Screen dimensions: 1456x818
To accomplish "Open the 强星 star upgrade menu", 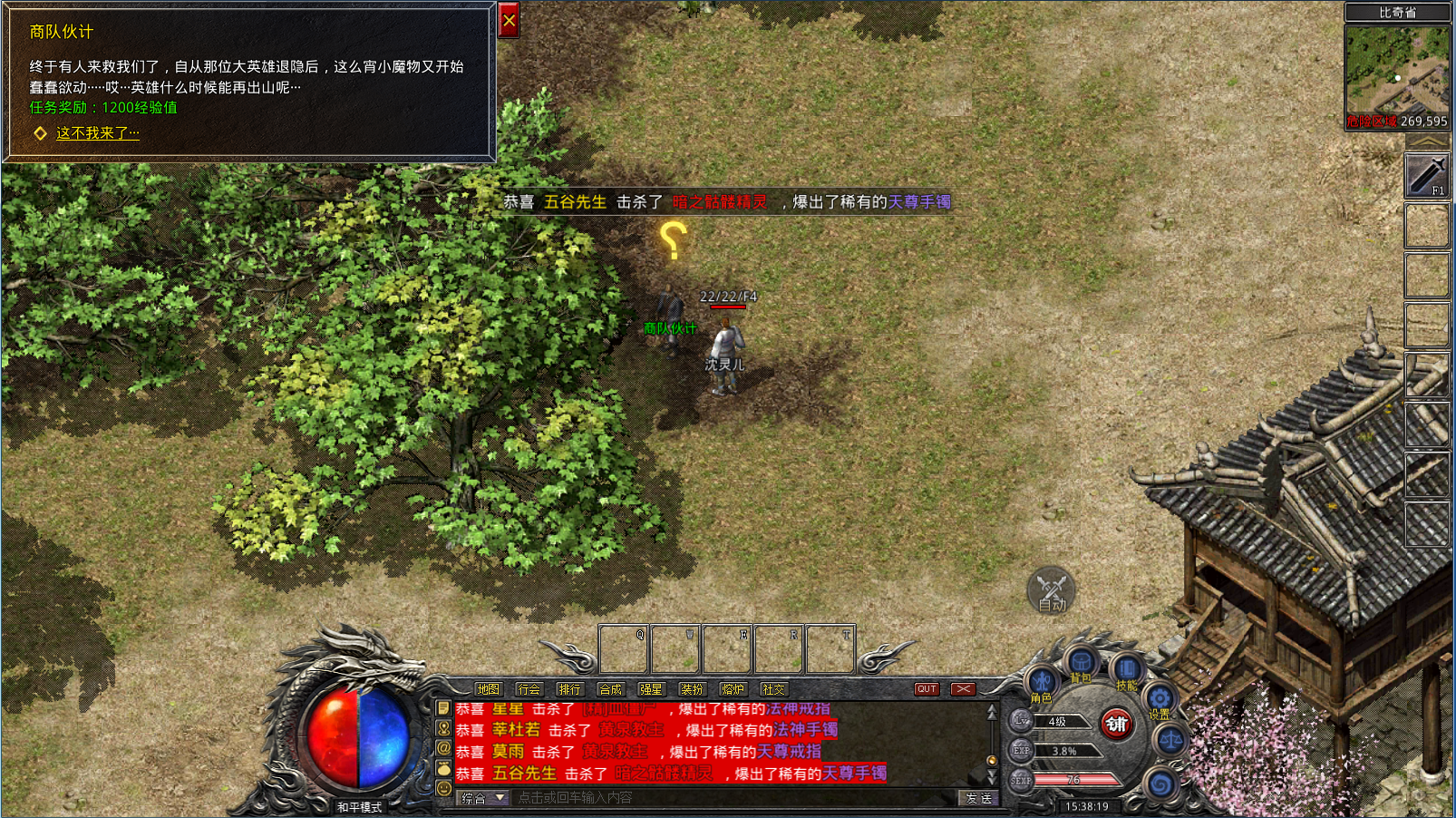I will coord(651,689).
